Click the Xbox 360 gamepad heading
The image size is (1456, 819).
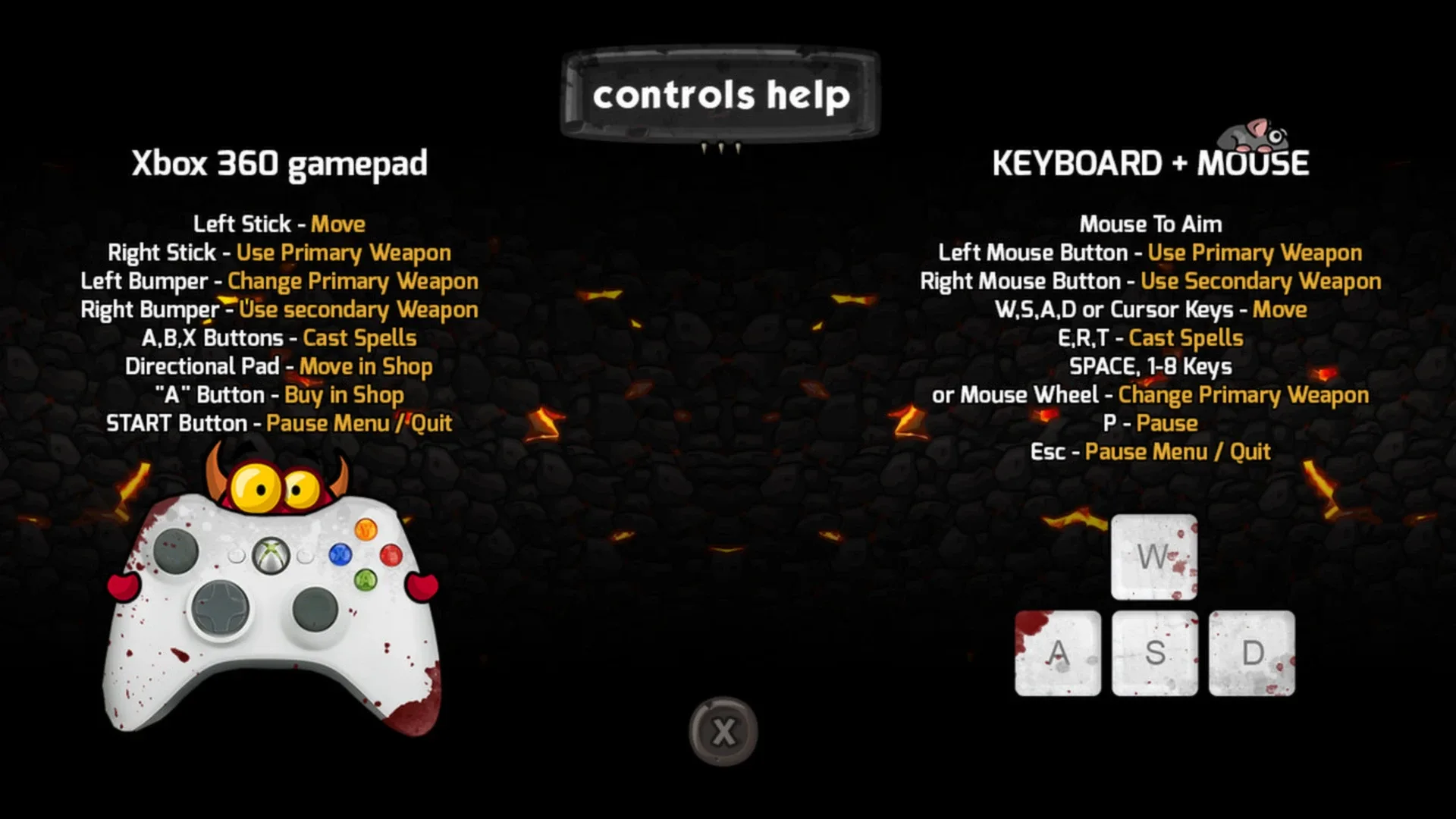[280, 163]
